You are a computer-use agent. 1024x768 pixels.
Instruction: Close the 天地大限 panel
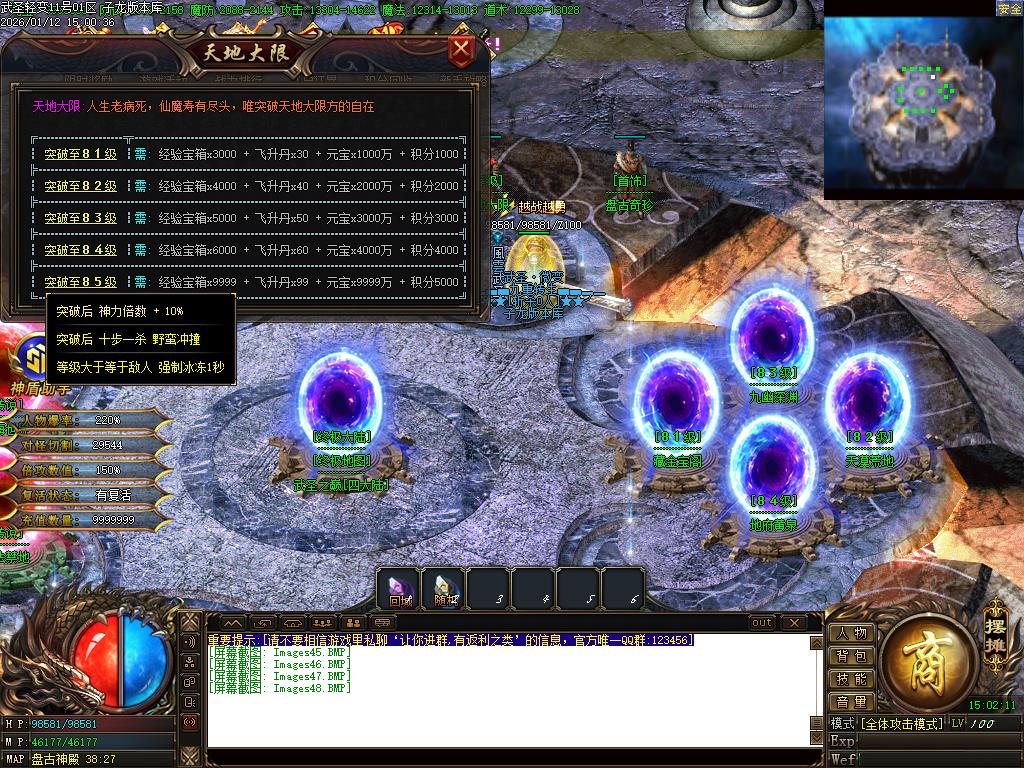(x=461, y=50)
